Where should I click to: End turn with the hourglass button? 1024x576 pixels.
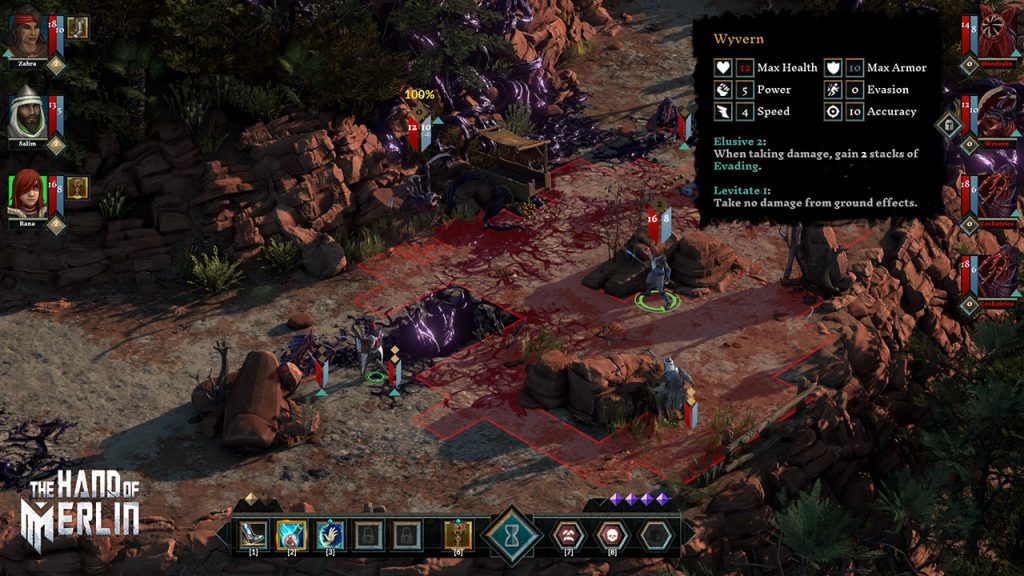point(514,535)
